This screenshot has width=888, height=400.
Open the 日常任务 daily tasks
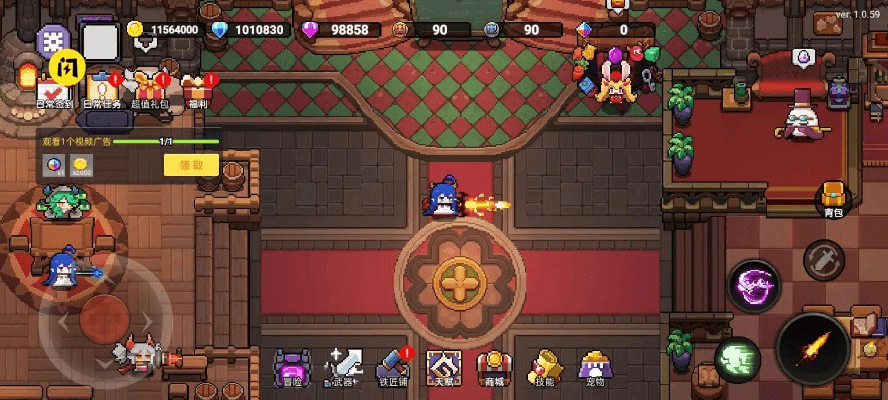coord(102,89)
